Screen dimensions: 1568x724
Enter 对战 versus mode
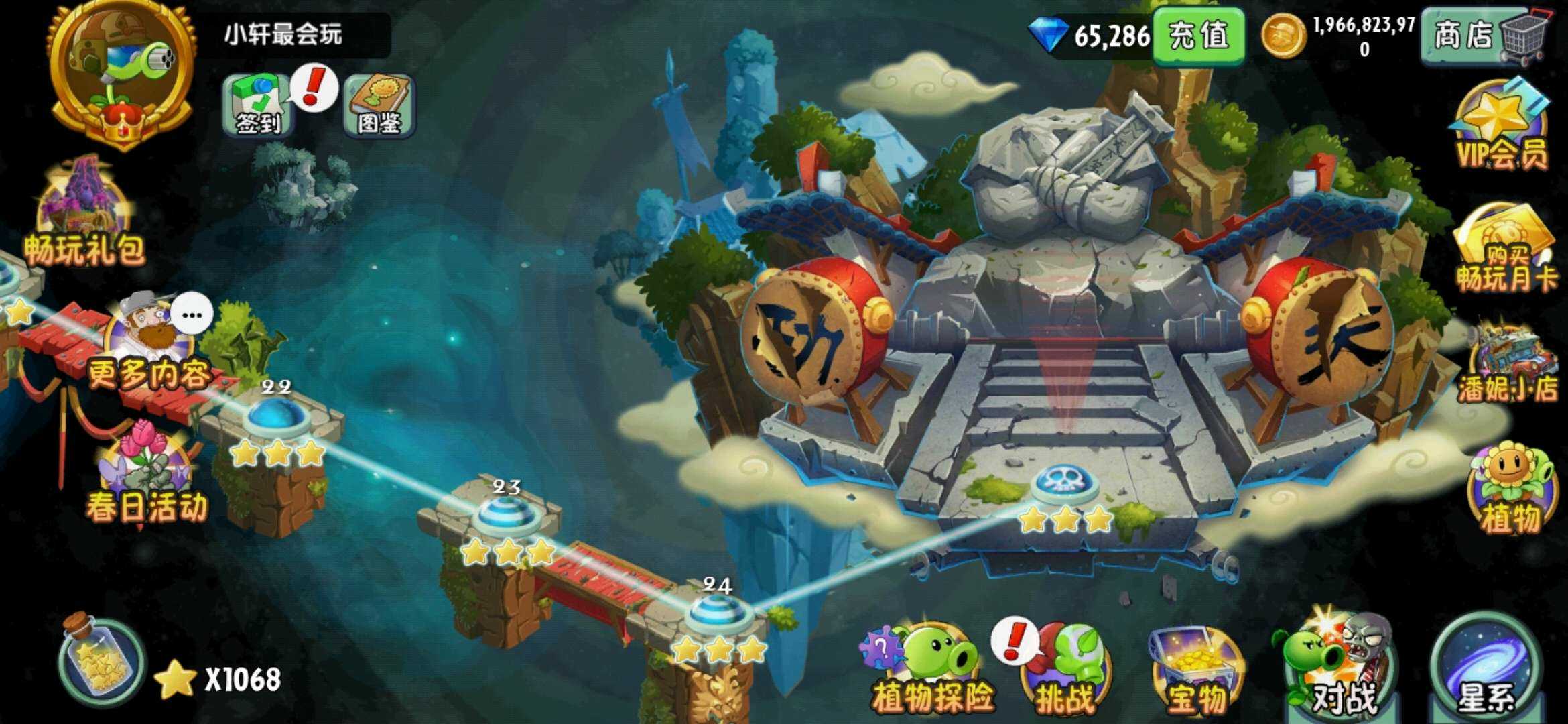(x=1337, y=667)
